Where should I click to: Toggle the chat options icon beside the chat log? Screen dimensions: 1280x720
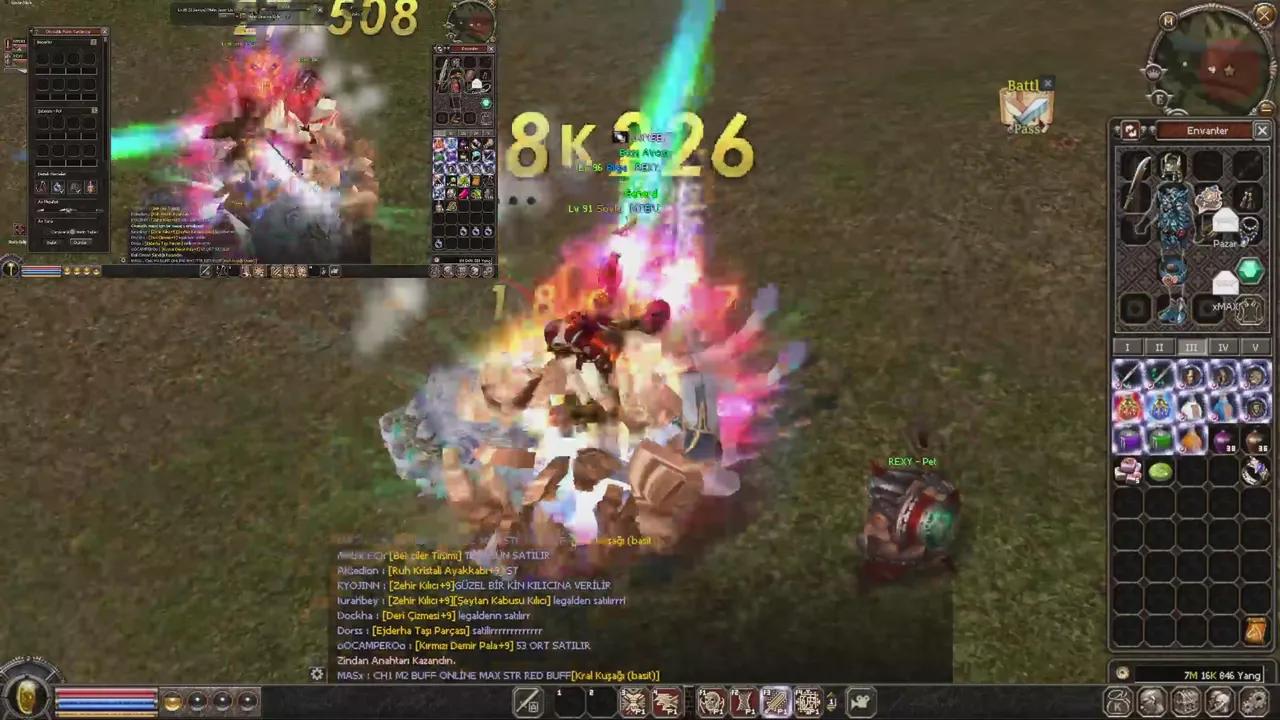pos(317,675)
